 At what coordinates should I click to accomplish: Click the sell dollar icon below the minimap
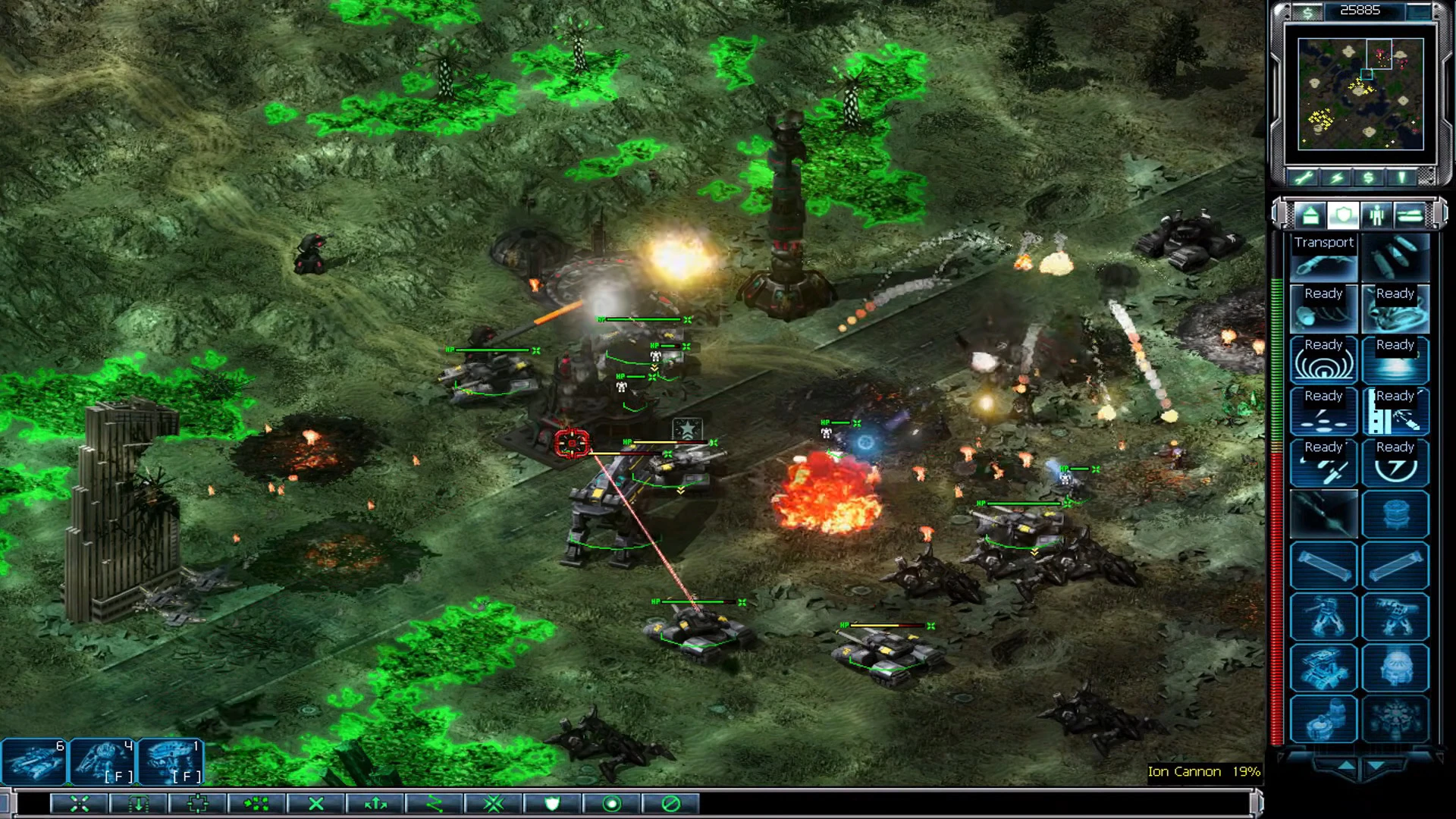pyautogui.click(x=1367, y=177)
